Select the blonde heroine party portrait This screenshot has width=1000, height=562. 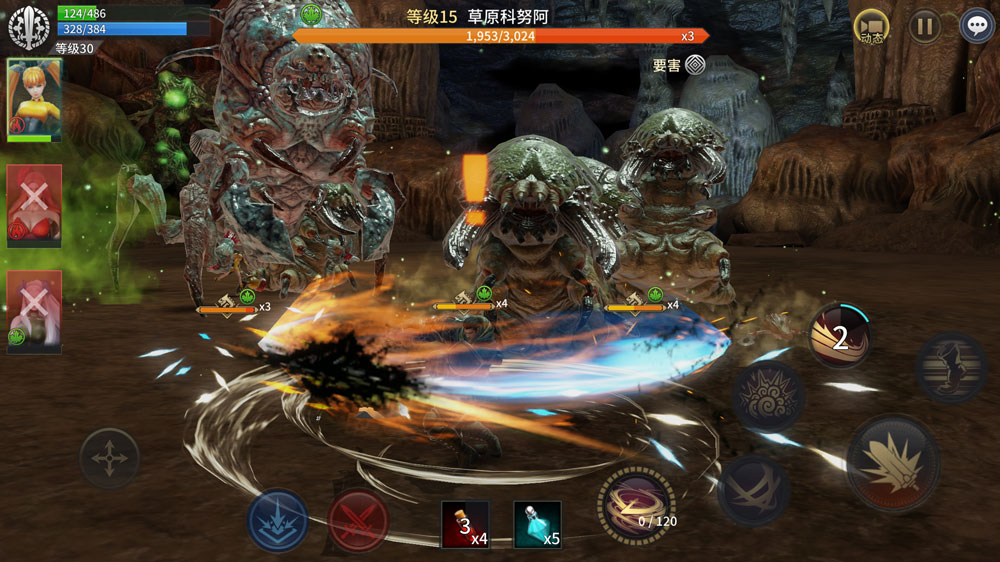[35, 99]
